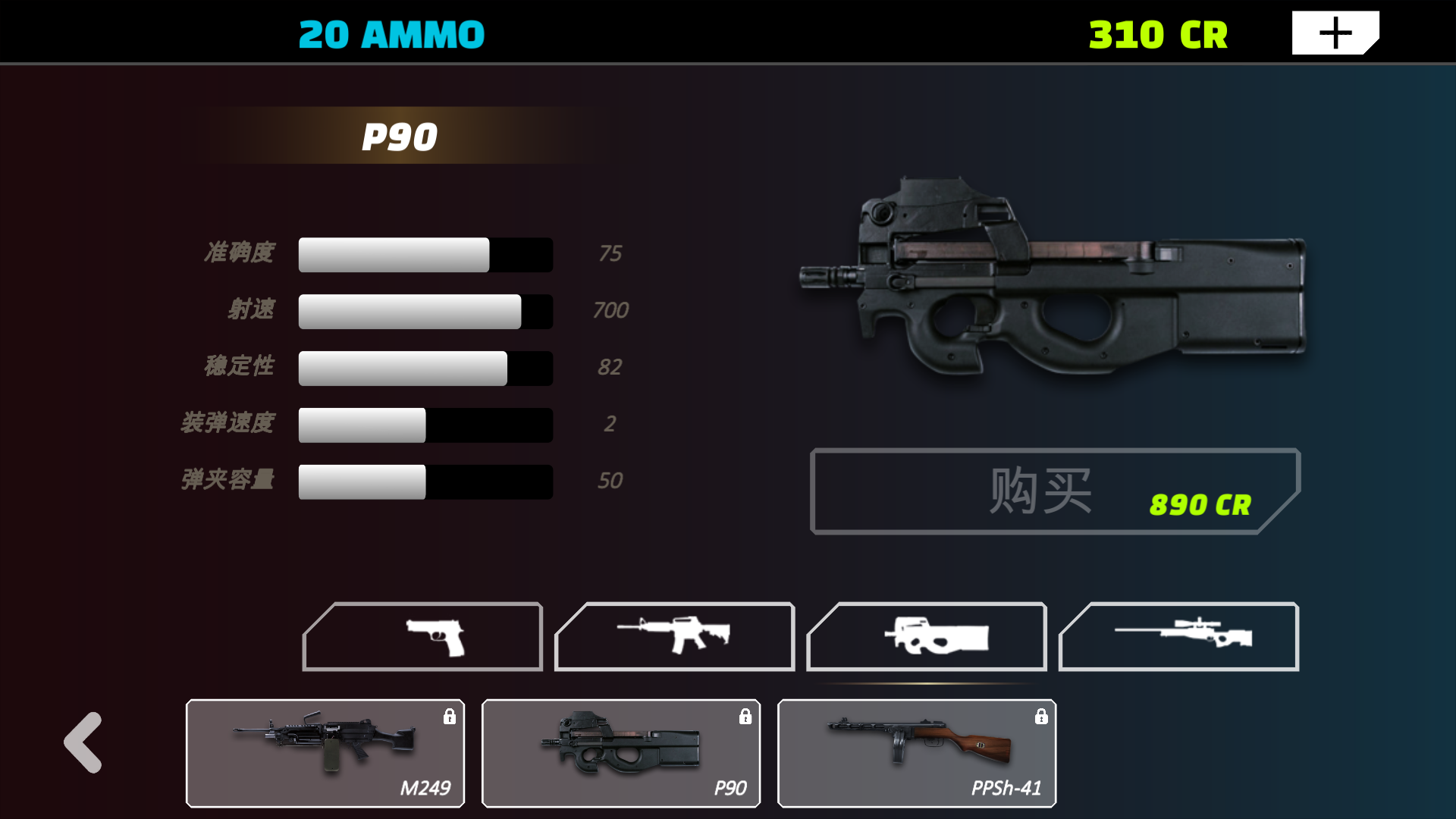Click the P90 title banner
Screen dimensions: 1456x819
[x=400, y=136]
